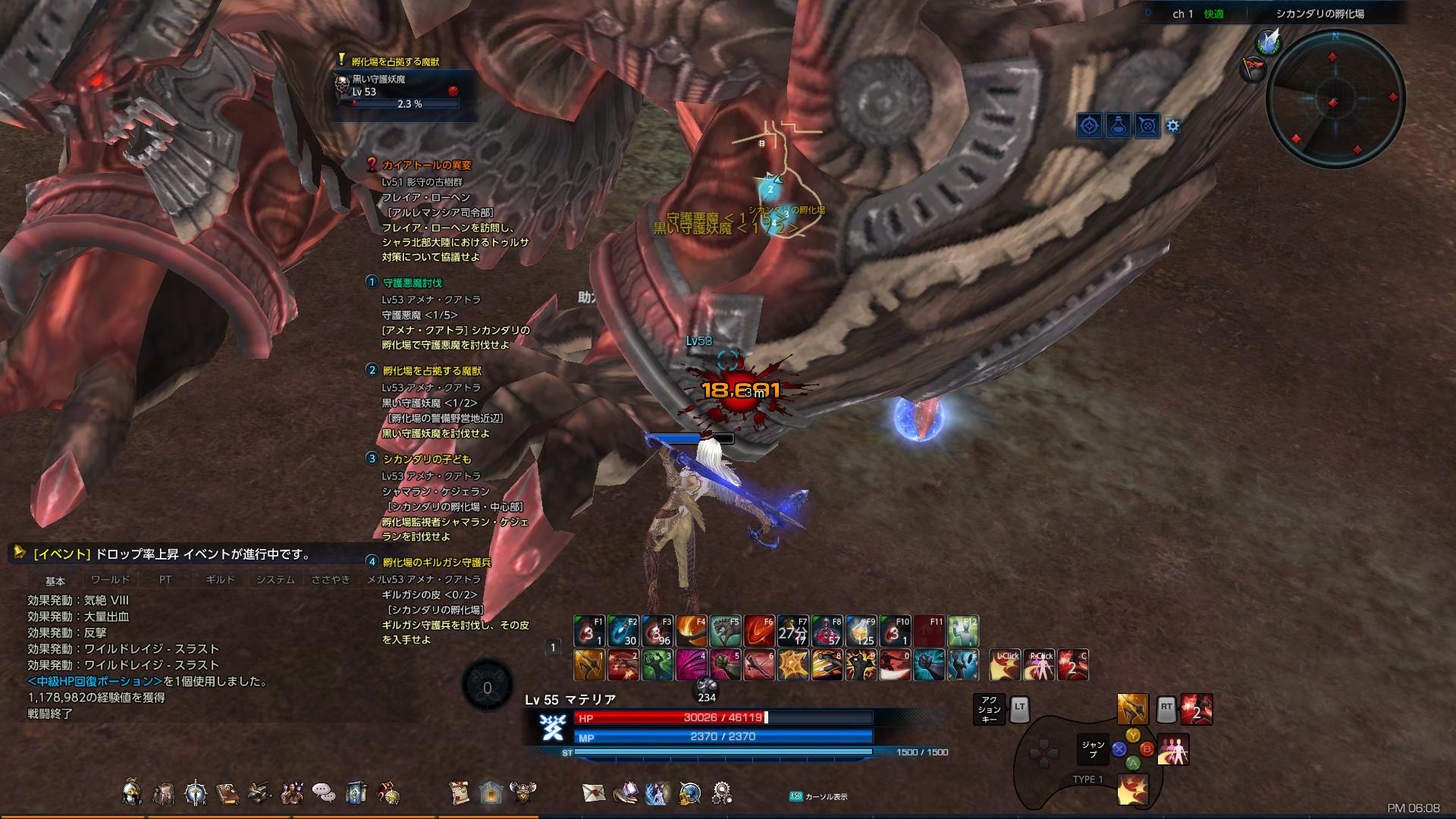Screen dimensions: 1456x819
Task: Activate the pink claw skill in slot 4
Action: pos(690,665)
